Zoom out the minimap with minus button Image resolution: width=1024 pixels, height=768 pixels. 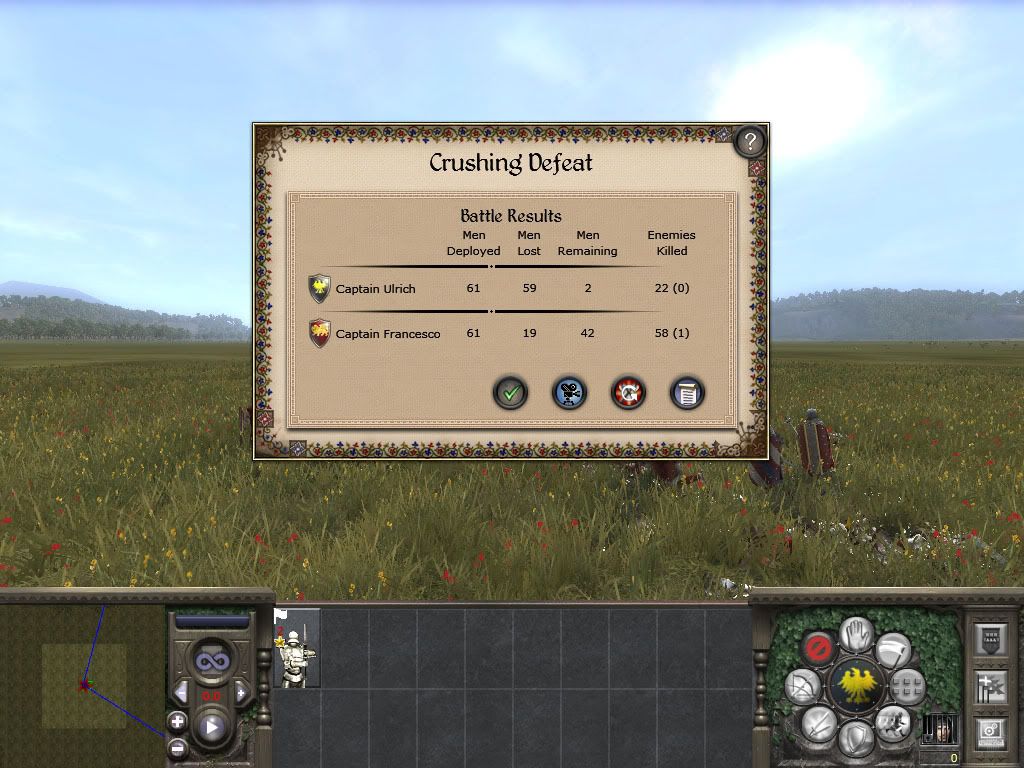(x=177, y=746)
